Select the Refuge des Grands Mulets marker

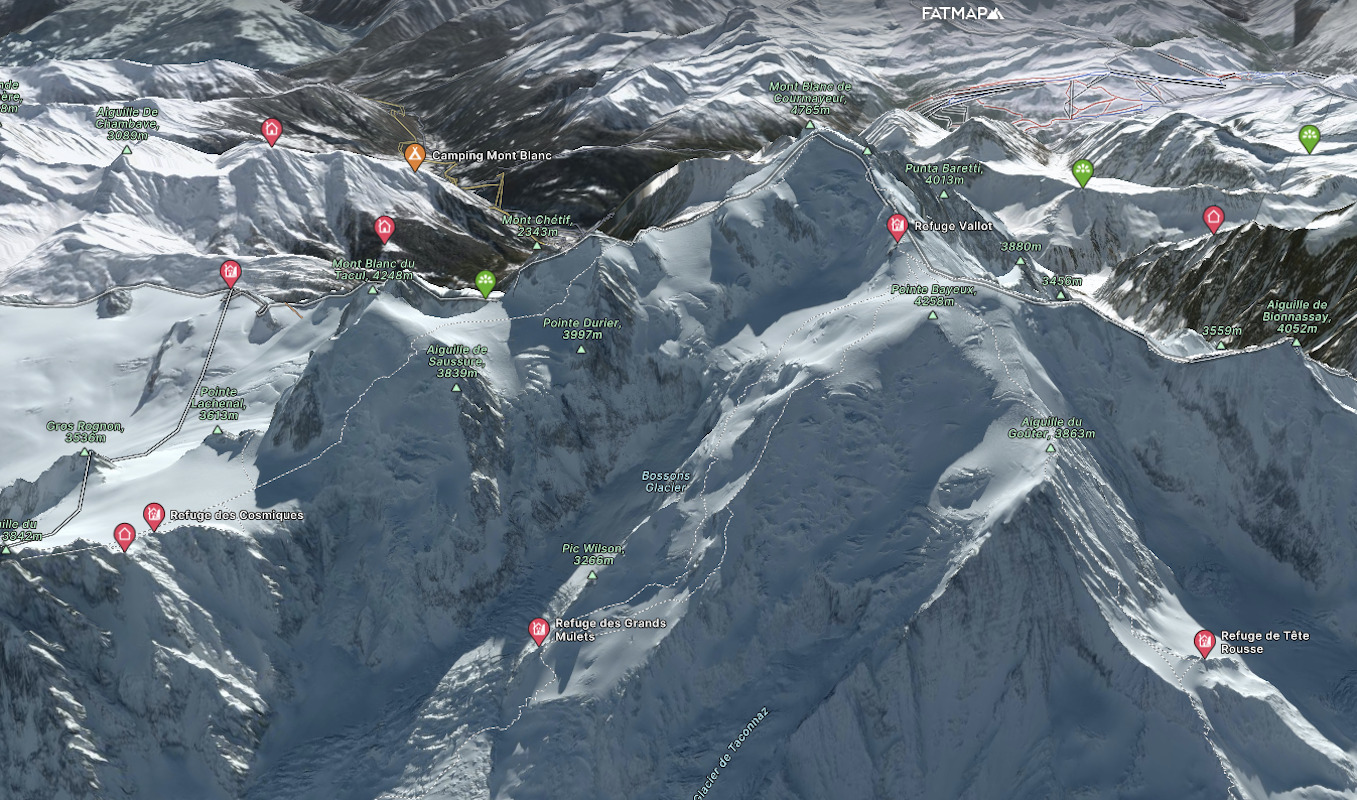[x=539, y=630]
